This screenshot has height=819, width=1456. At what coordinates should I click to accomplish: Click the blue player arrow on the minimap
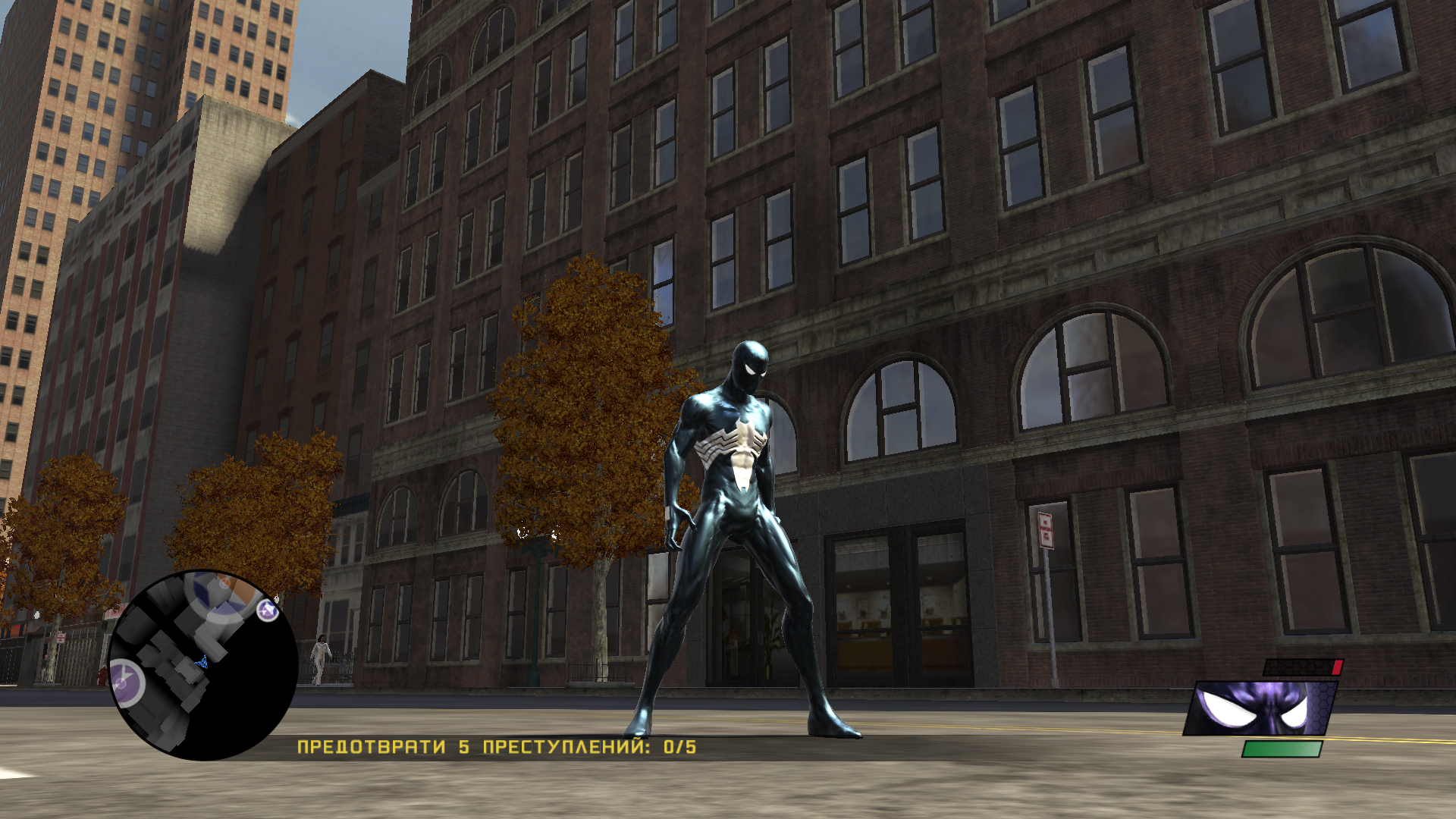click(202, 661)
